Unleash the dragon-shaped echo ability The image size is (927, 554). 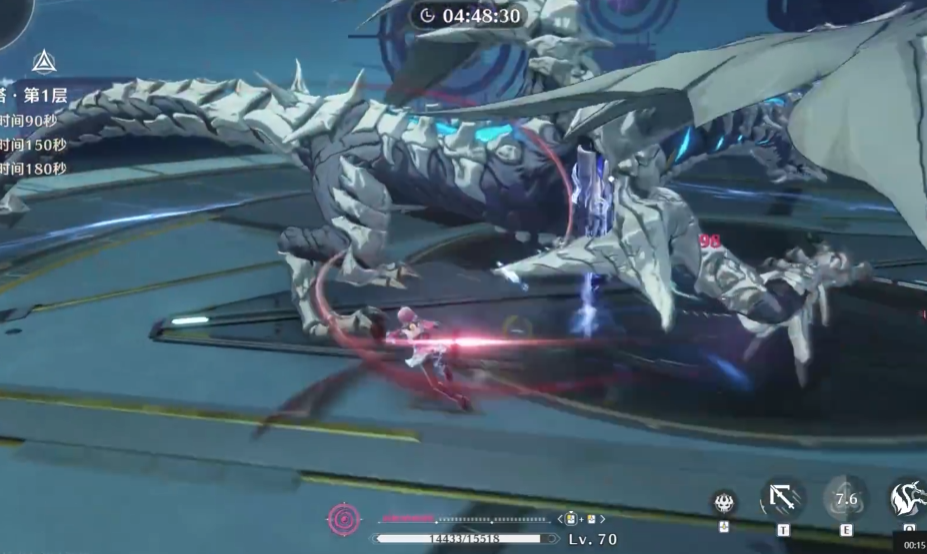(908, 498)
